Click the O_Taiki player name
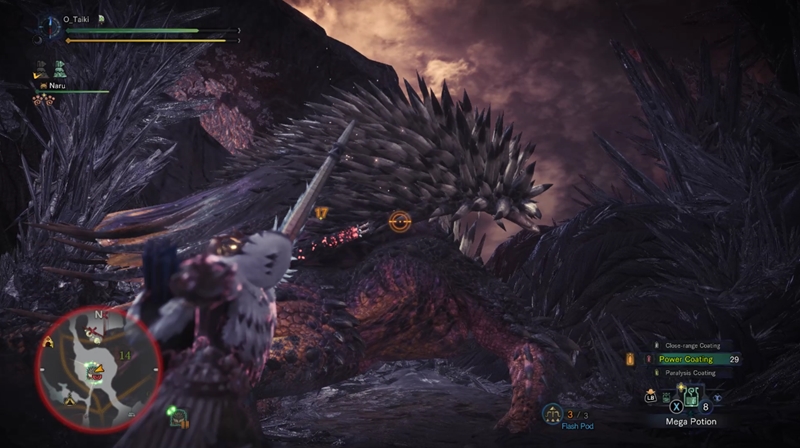The width and height of the screenshot is (800, 448). point(77,18)
